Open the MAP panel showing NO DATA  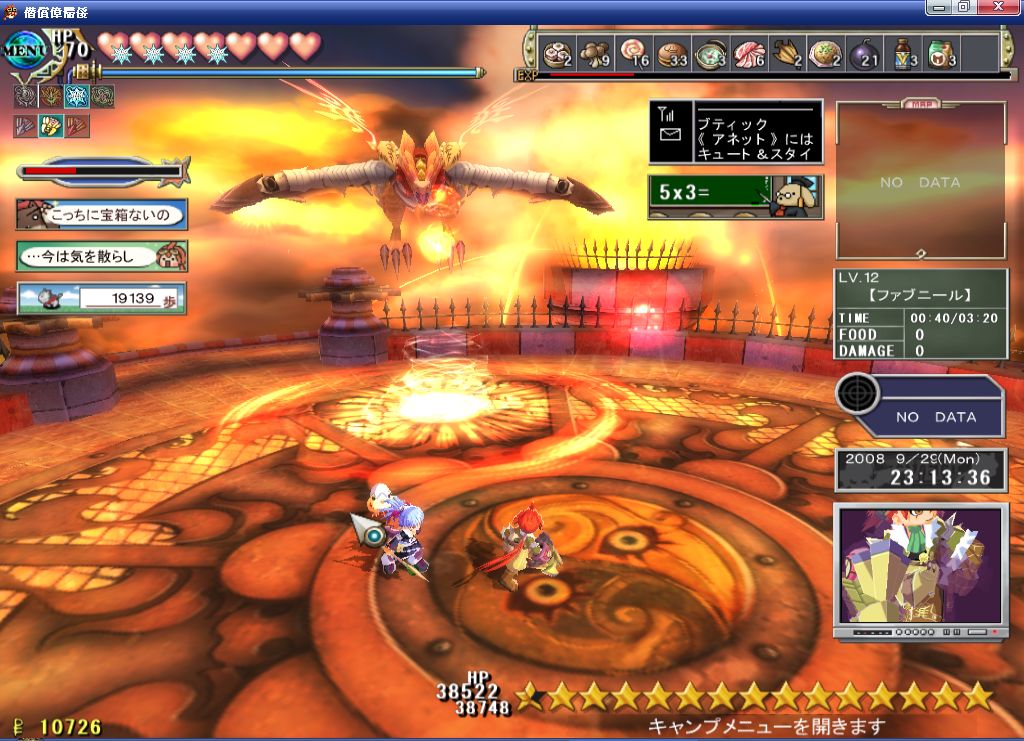[920, 182]
